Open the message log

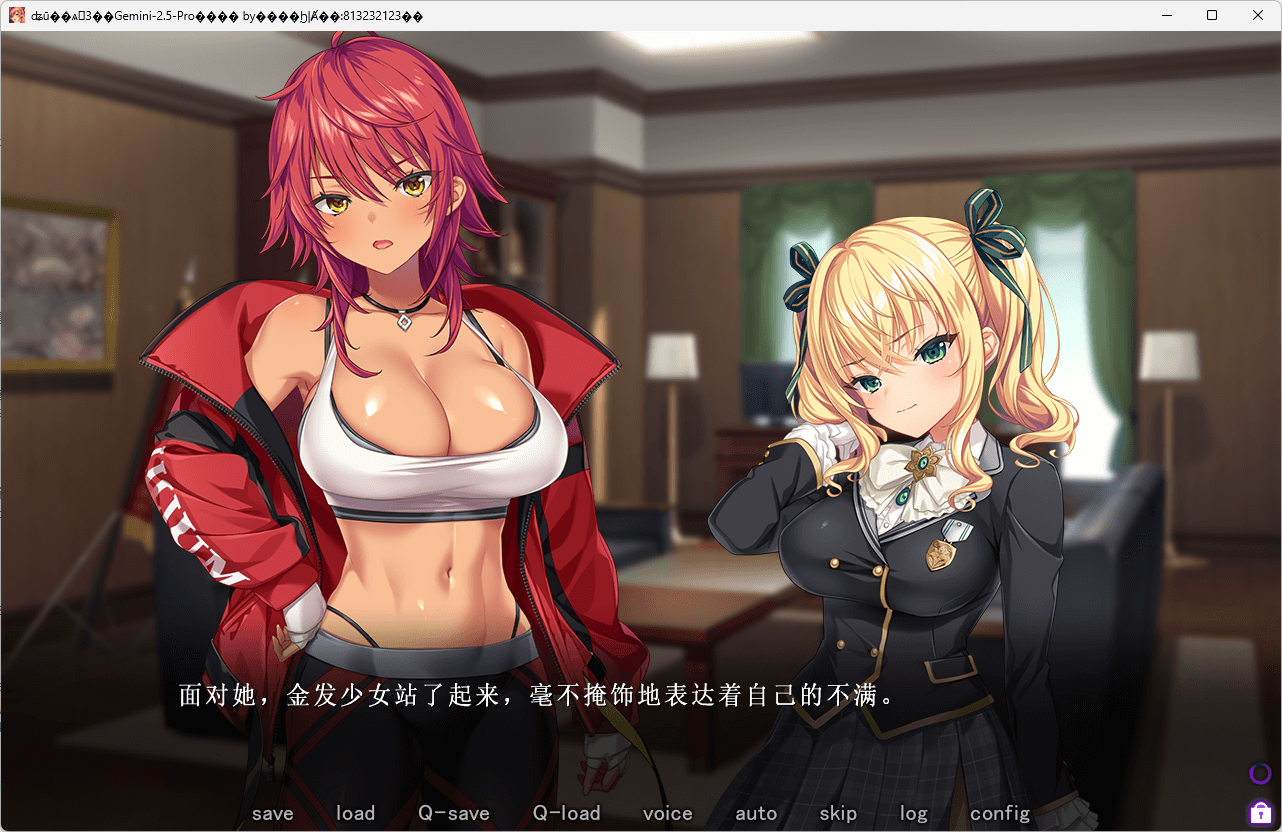912,813
